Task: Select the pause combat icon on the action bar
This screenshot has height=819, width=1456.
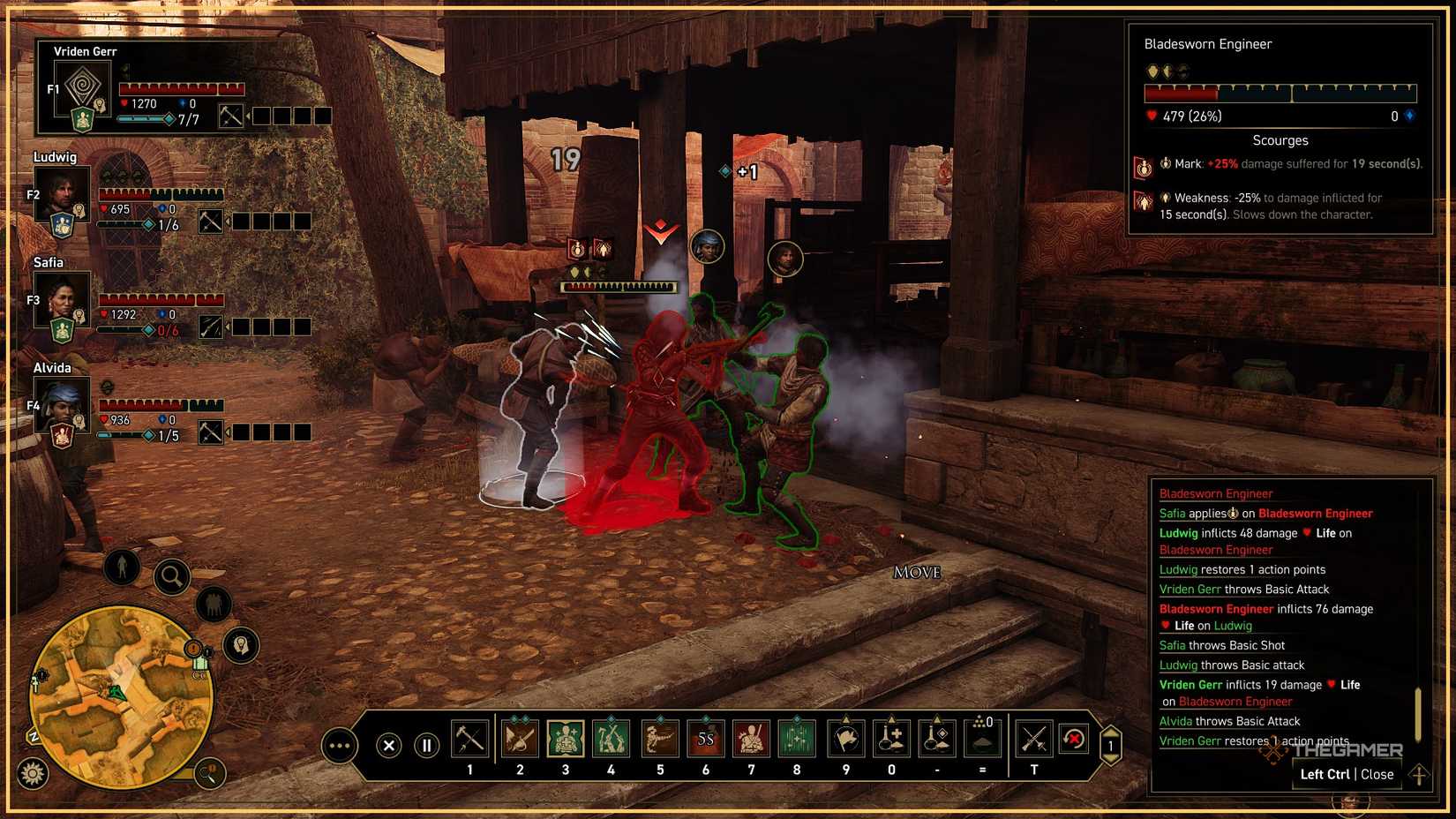Action: 427,744
